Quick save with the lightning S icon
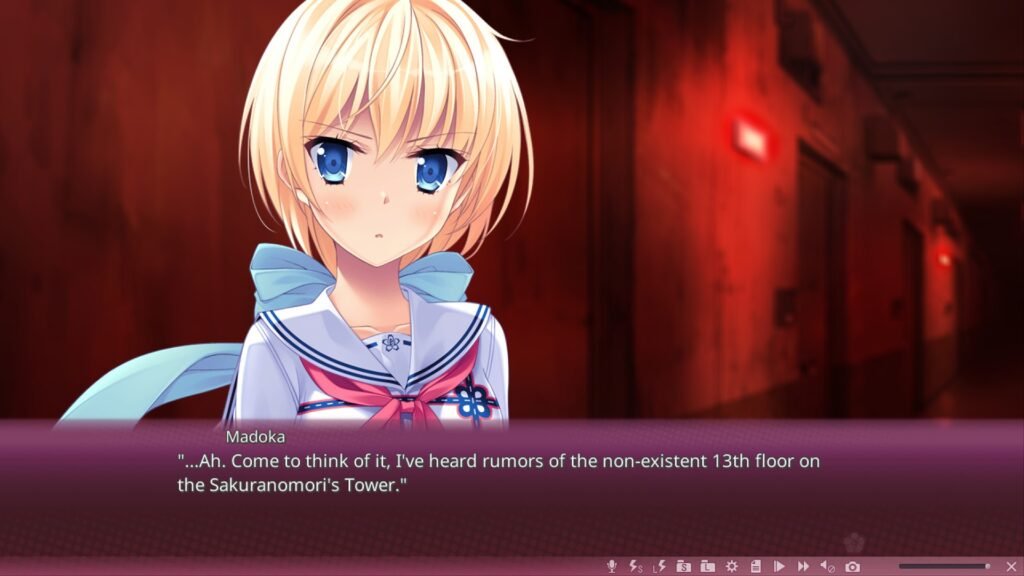 635,566
